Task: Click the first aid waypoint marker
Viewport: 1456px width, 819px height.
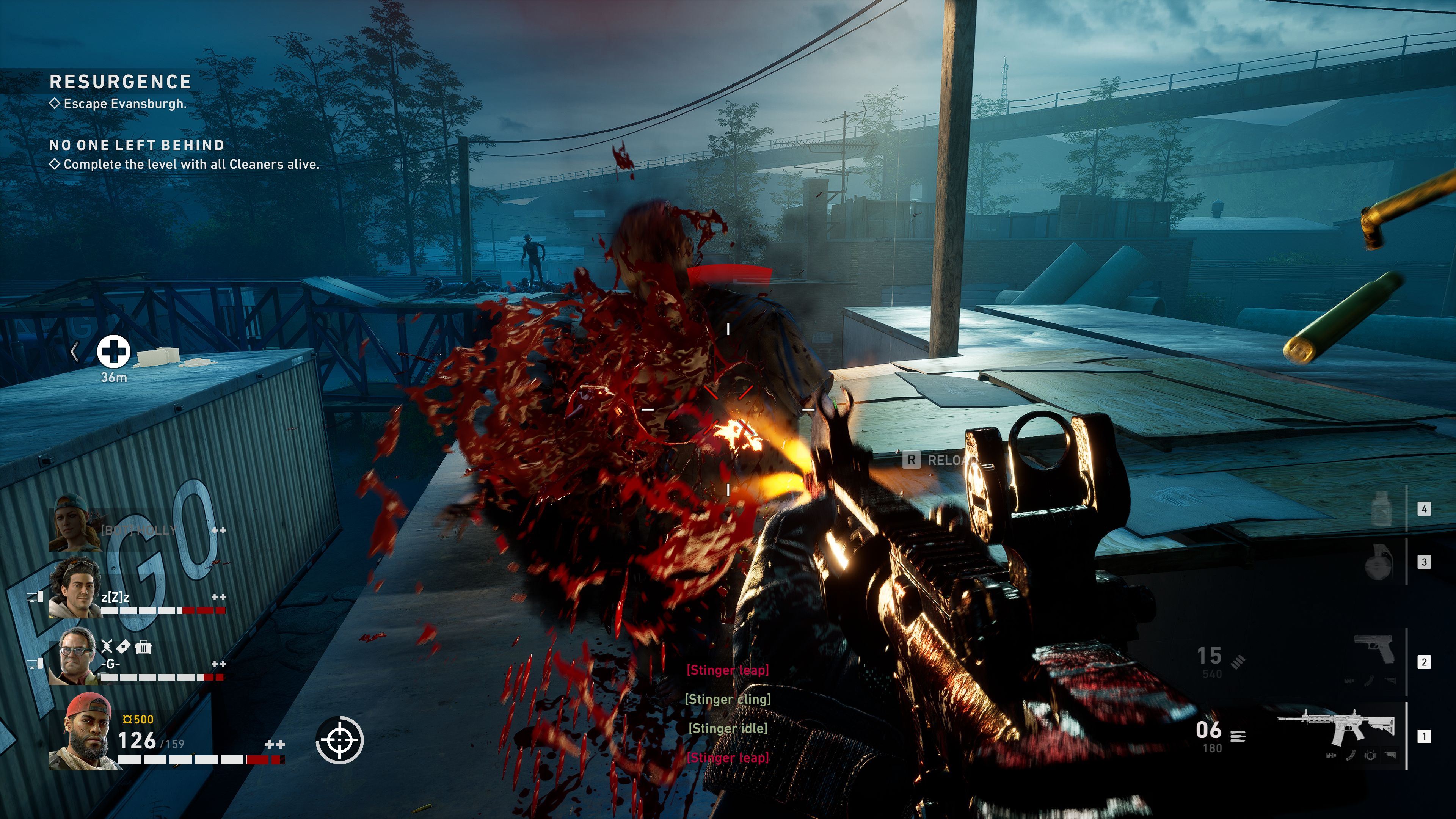Action: point(114,351)
